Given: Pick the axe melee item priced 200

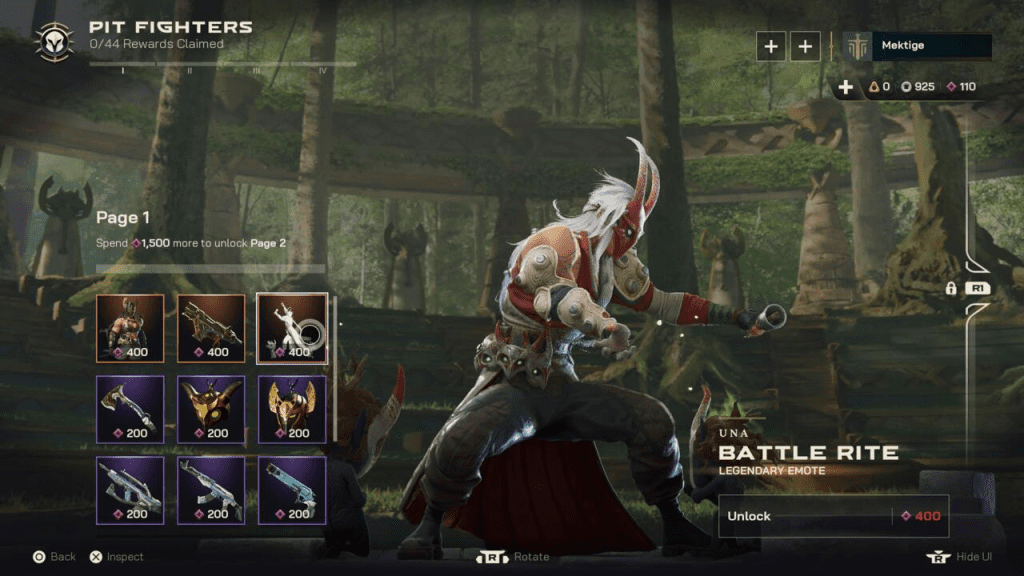Looking at the screenshot, I should pyautogui.click(x=130, y=409).
